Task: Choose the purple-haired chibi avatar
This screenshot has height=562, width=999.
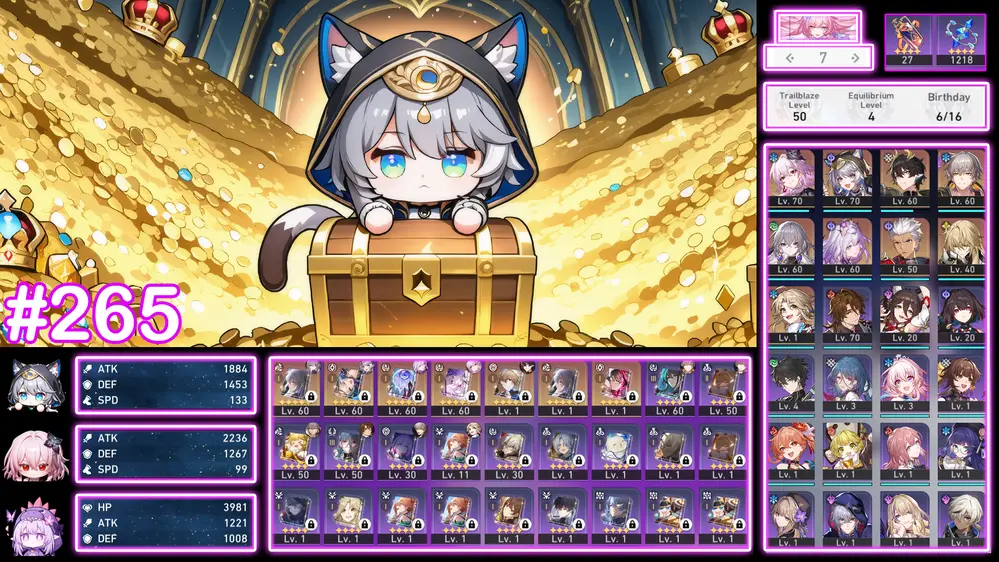Action: pos(33,522)
